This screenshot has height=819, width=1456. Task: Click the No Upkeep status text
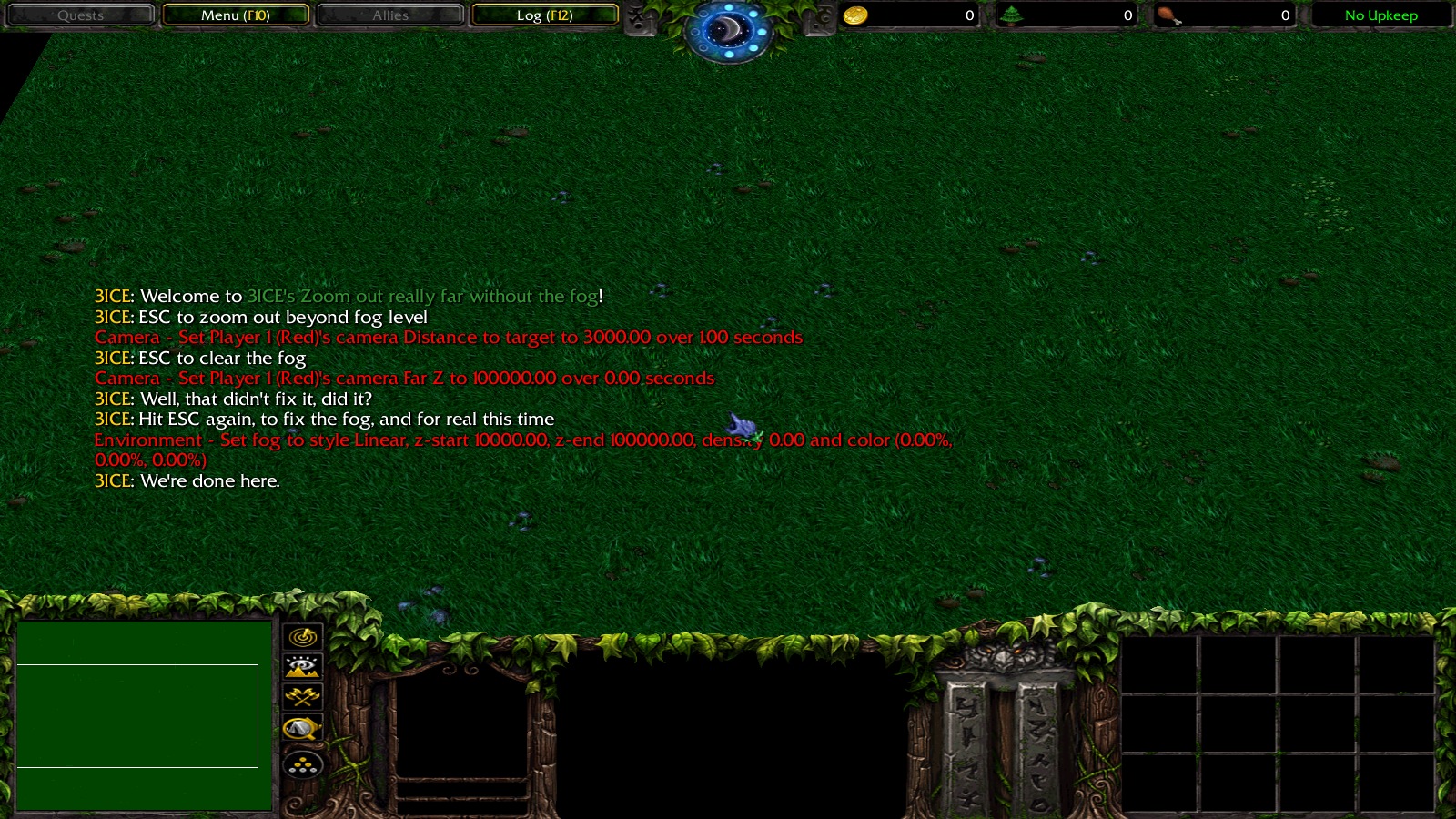(1380, 15)
